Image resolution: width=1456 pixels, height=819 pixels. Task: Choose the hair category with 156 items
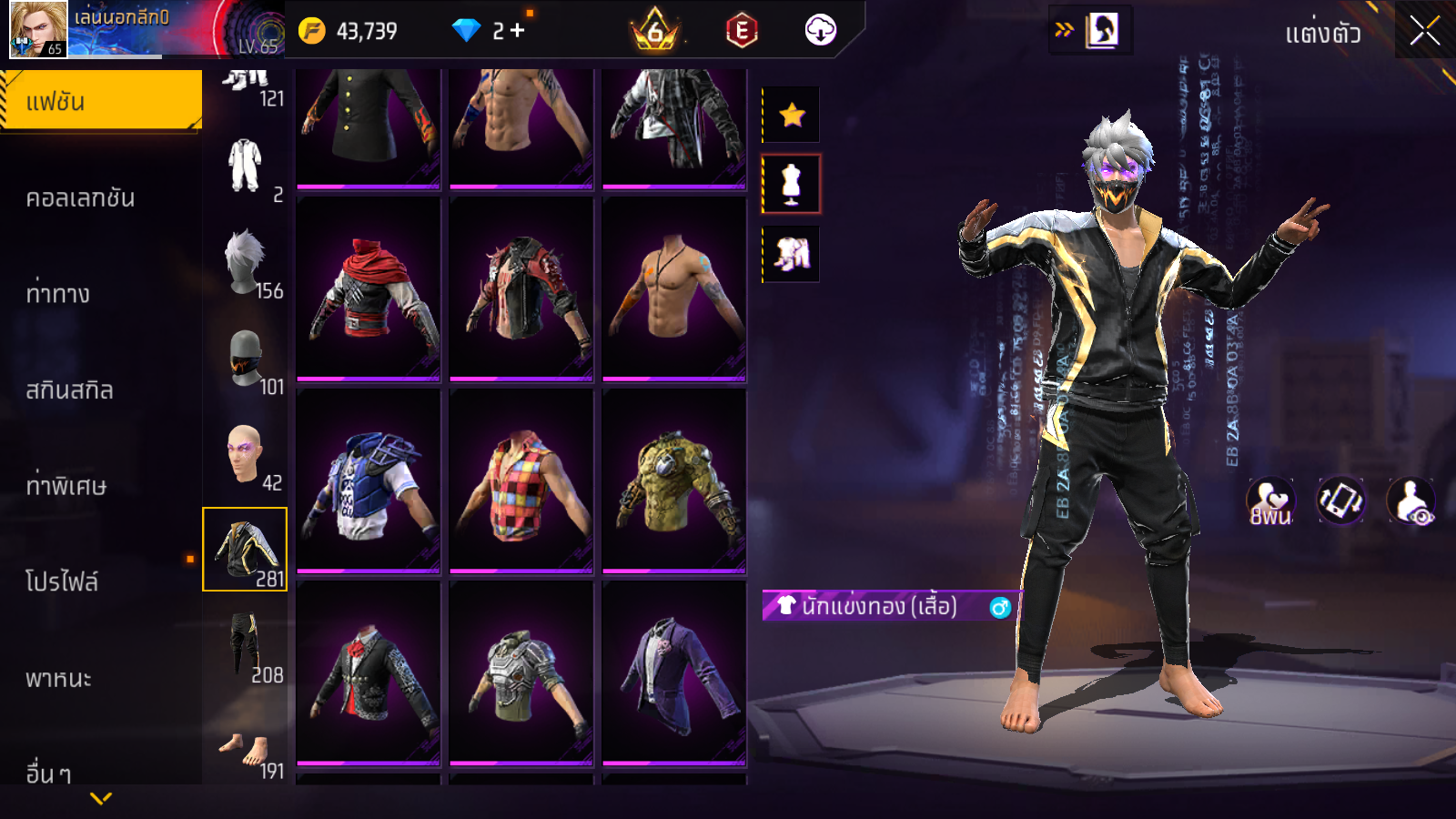246,264
